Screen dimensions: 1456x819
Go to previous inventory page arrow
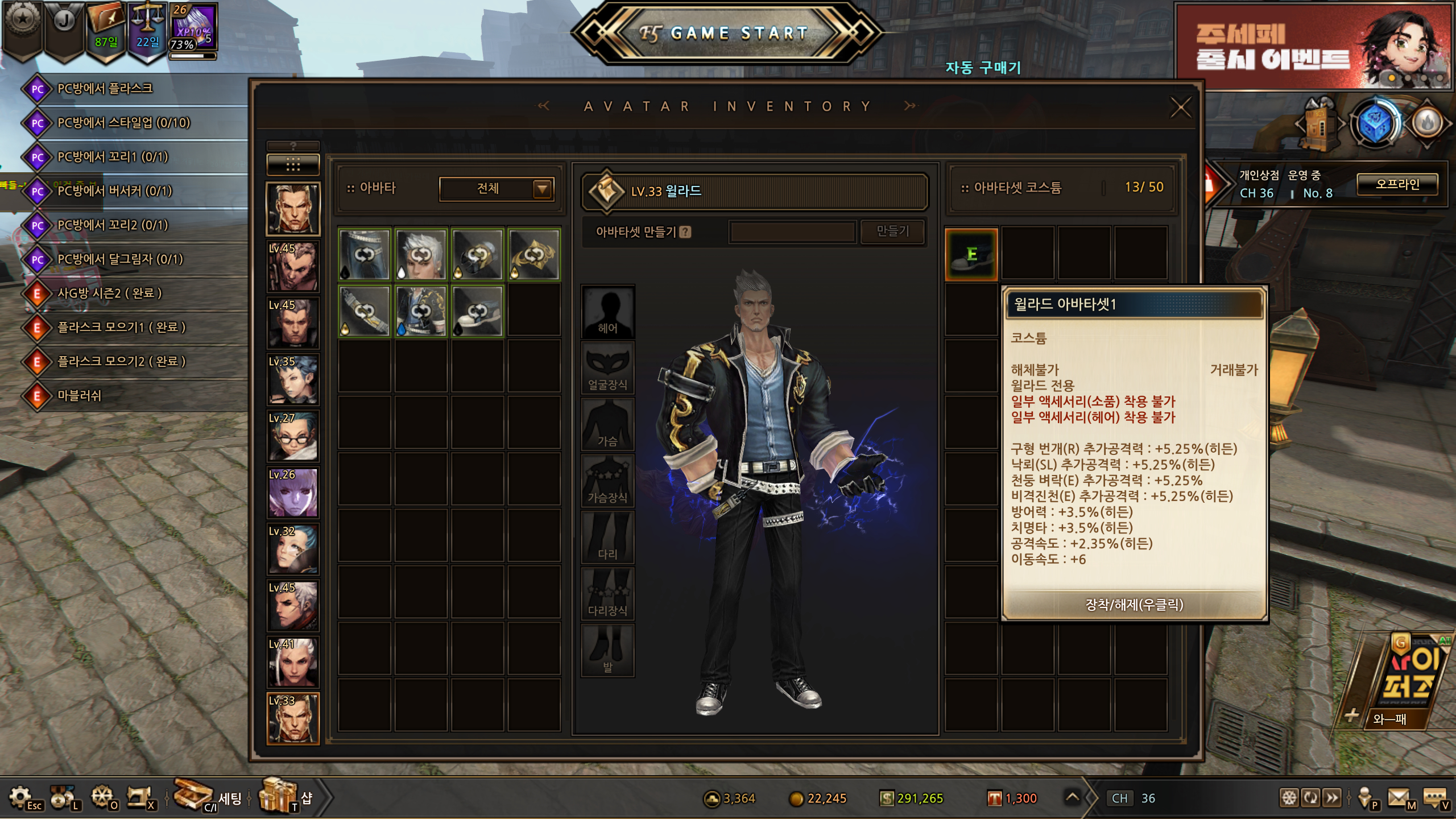pos(544,106)
